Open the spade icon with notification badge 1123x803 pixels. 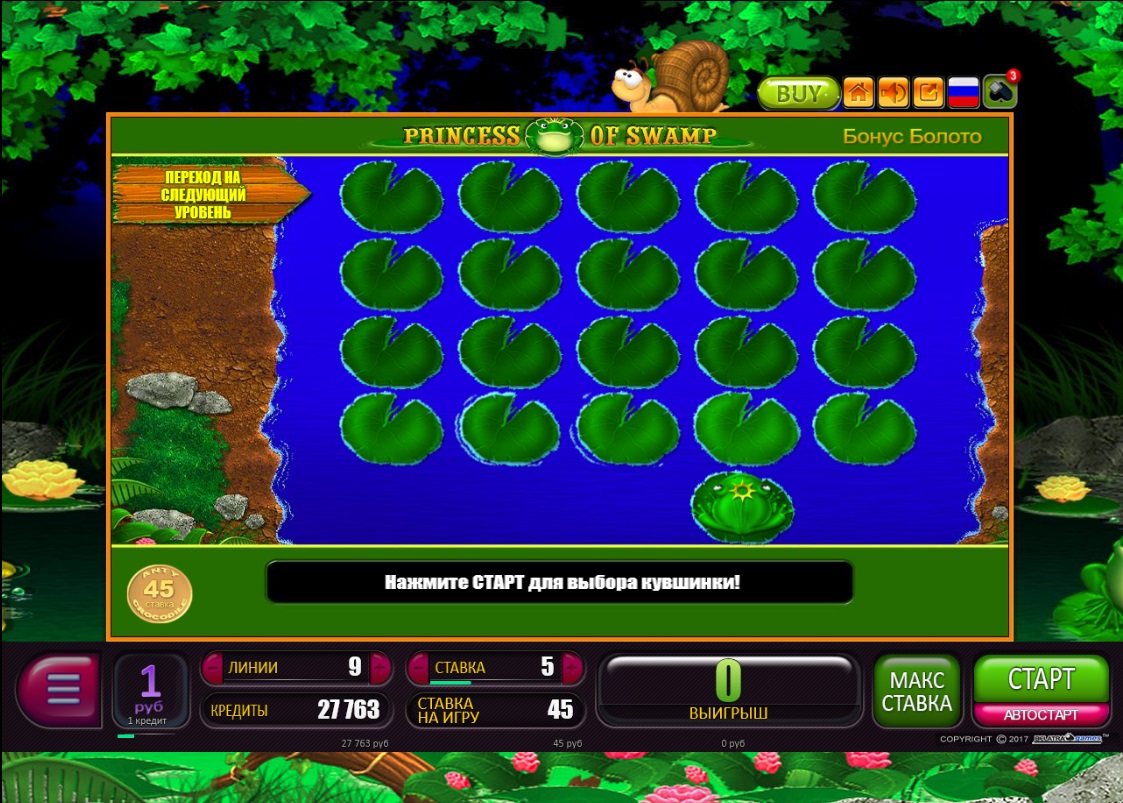(999, 93)
